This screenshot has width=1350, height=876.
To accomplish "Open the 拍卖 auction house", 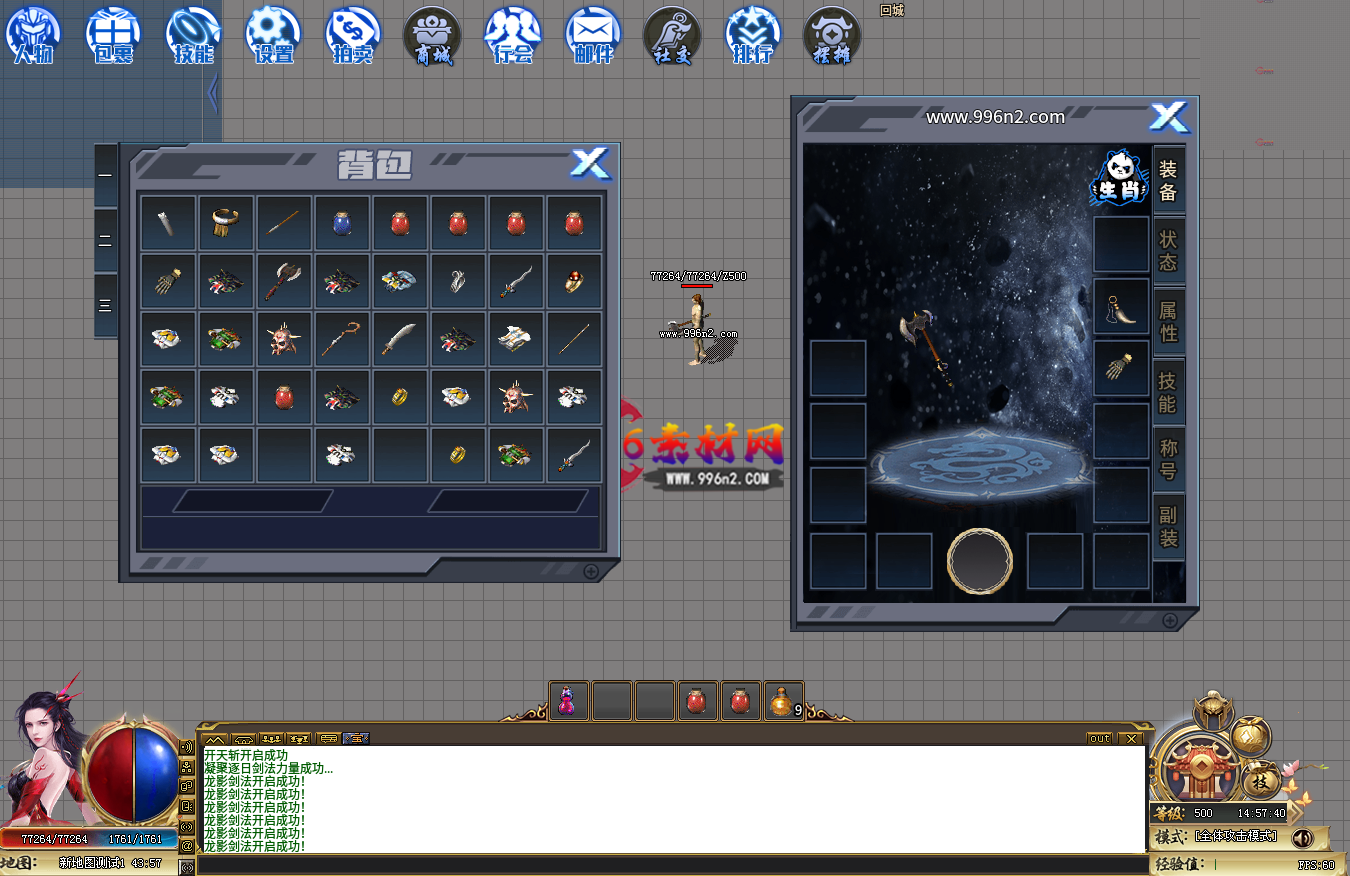I will pos(353,34).
